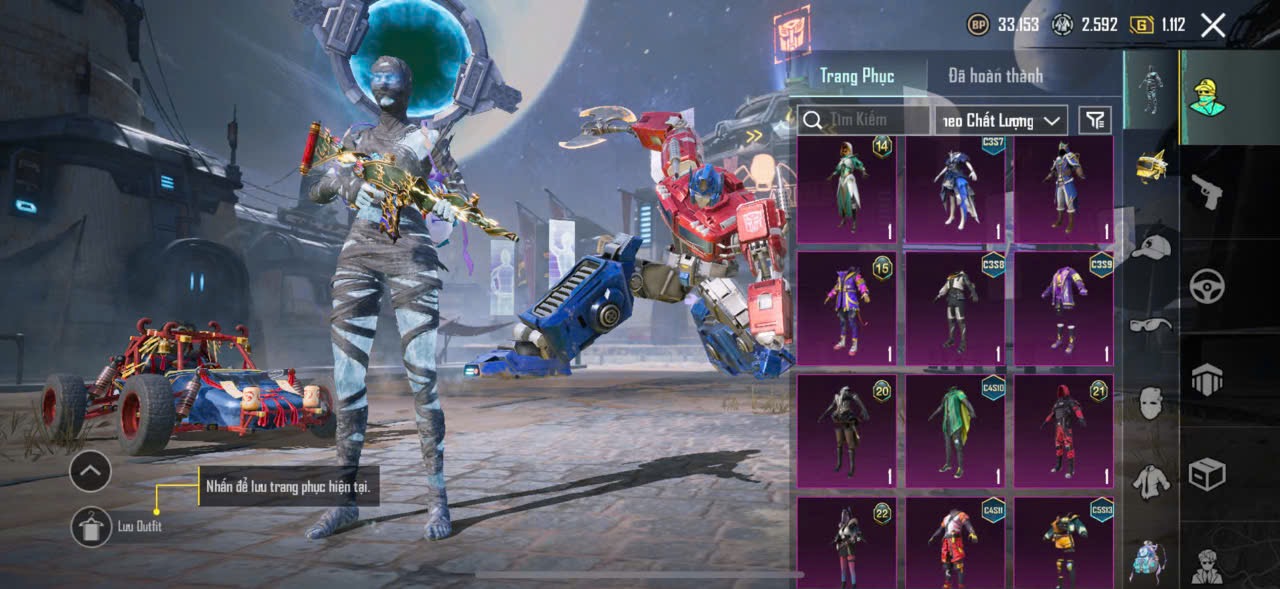Select the green dress outfit marked 14
Screen dimensions: 1280x589
point(846,189)
